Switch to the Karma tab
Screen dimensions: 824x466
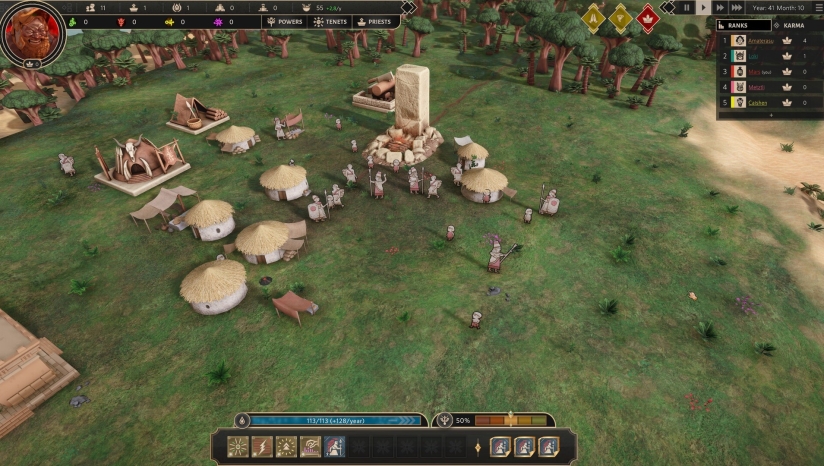795,25
